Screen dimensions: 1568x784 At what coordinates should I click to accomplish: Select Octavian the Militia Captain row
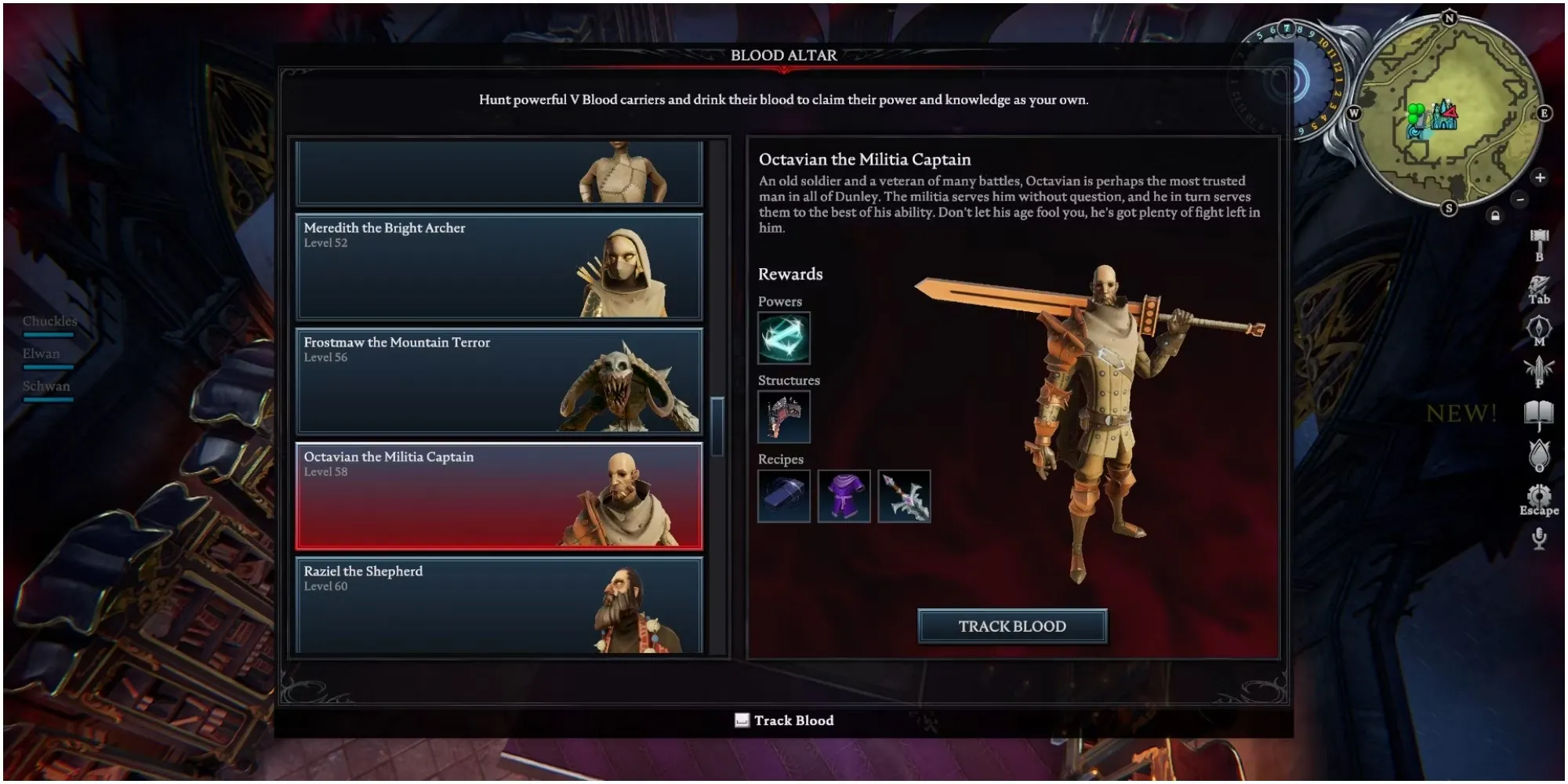pos(499,495)
